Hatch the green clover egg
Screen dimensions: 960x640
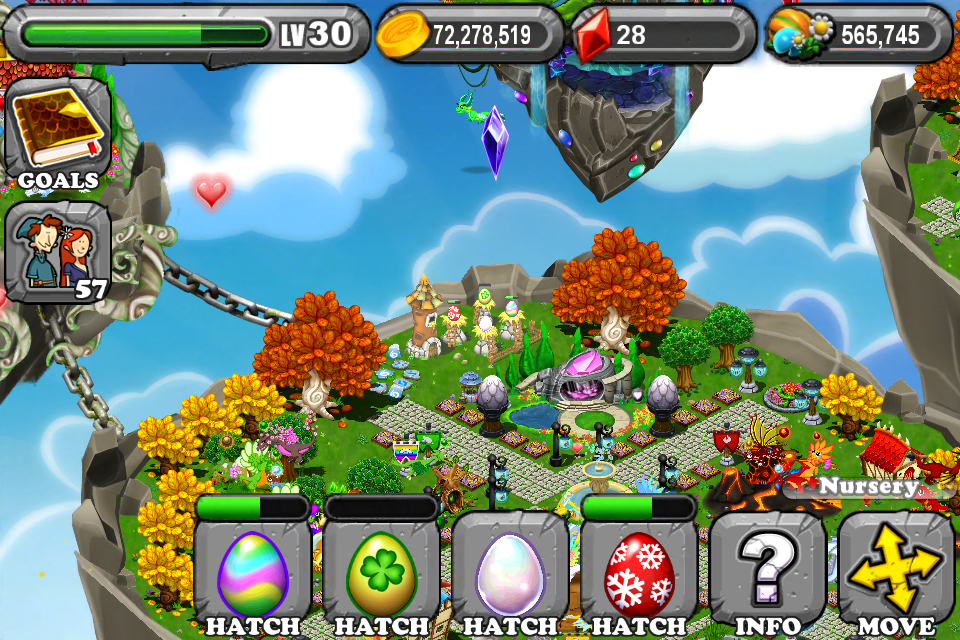point(381,574)
